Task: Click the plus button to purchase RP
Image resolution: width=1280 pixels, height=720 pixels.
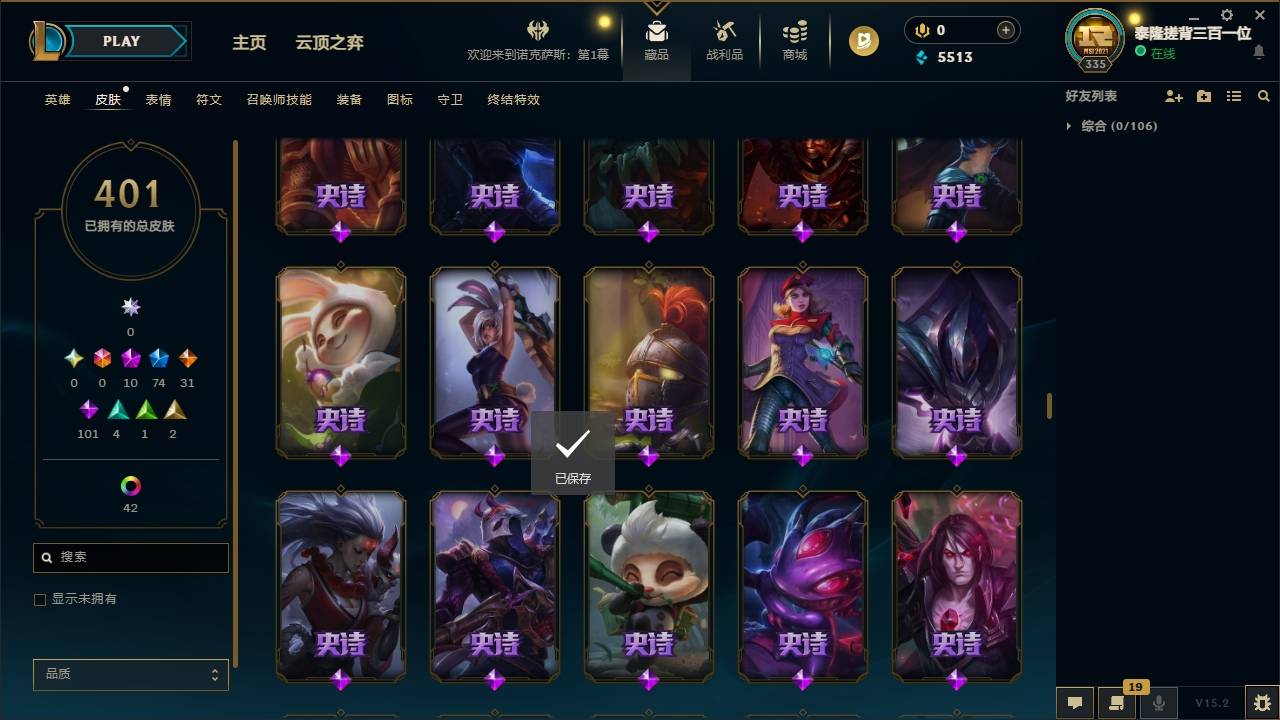Action: tap(1003, 29)
